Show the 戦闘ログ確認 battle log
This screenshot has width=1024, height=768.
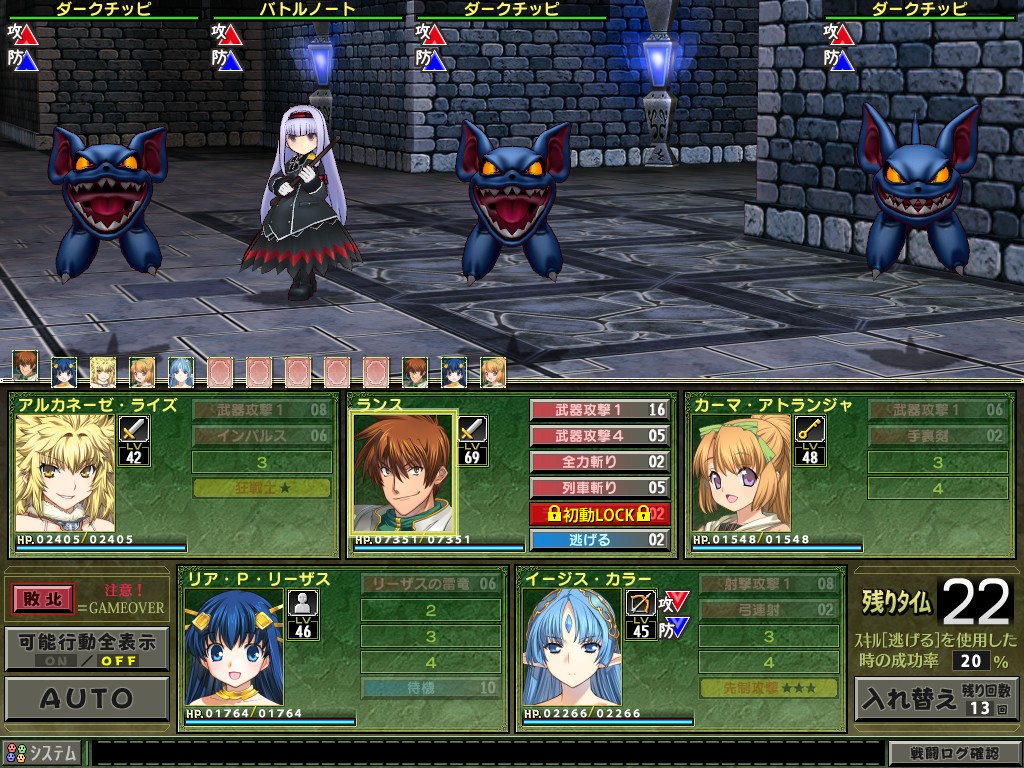[954, 753]
